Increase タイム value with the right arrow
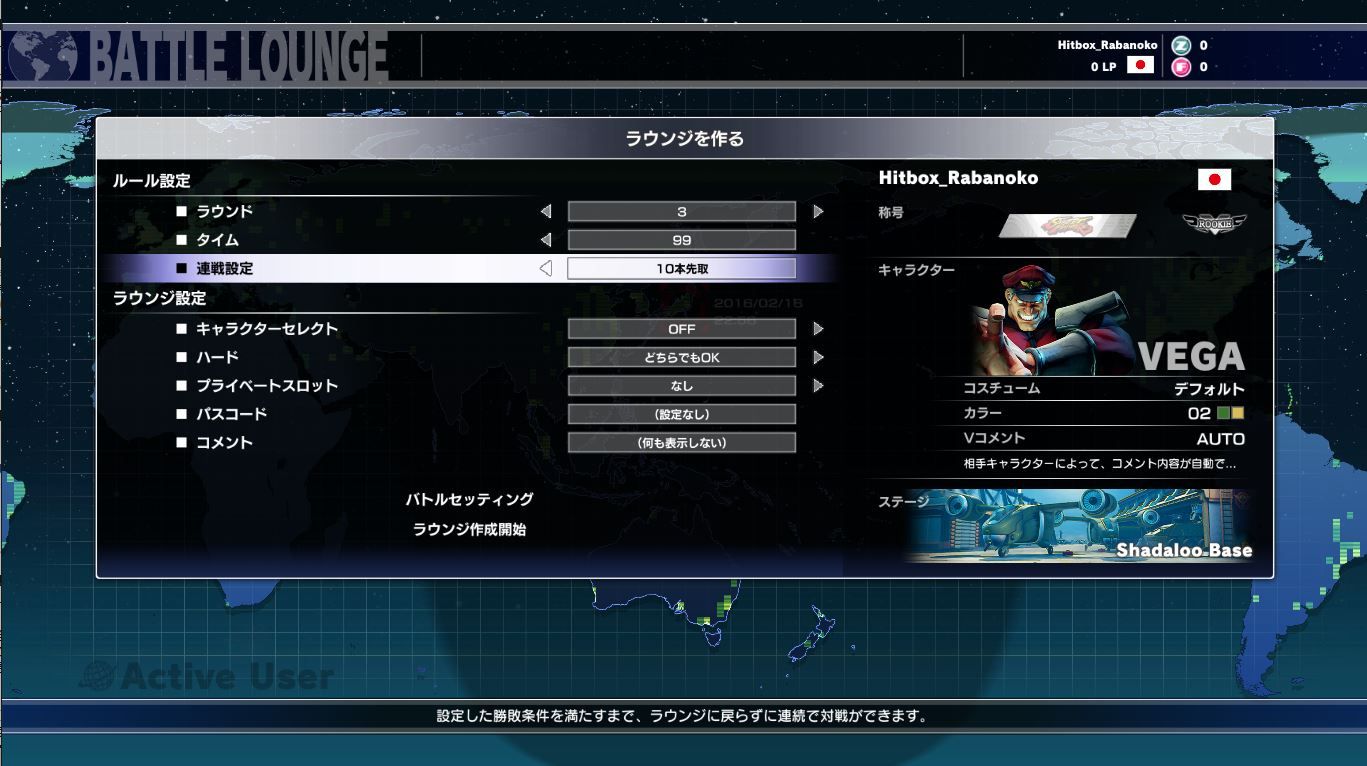Screen dimensions: 1367x766 tap(817, 239)
